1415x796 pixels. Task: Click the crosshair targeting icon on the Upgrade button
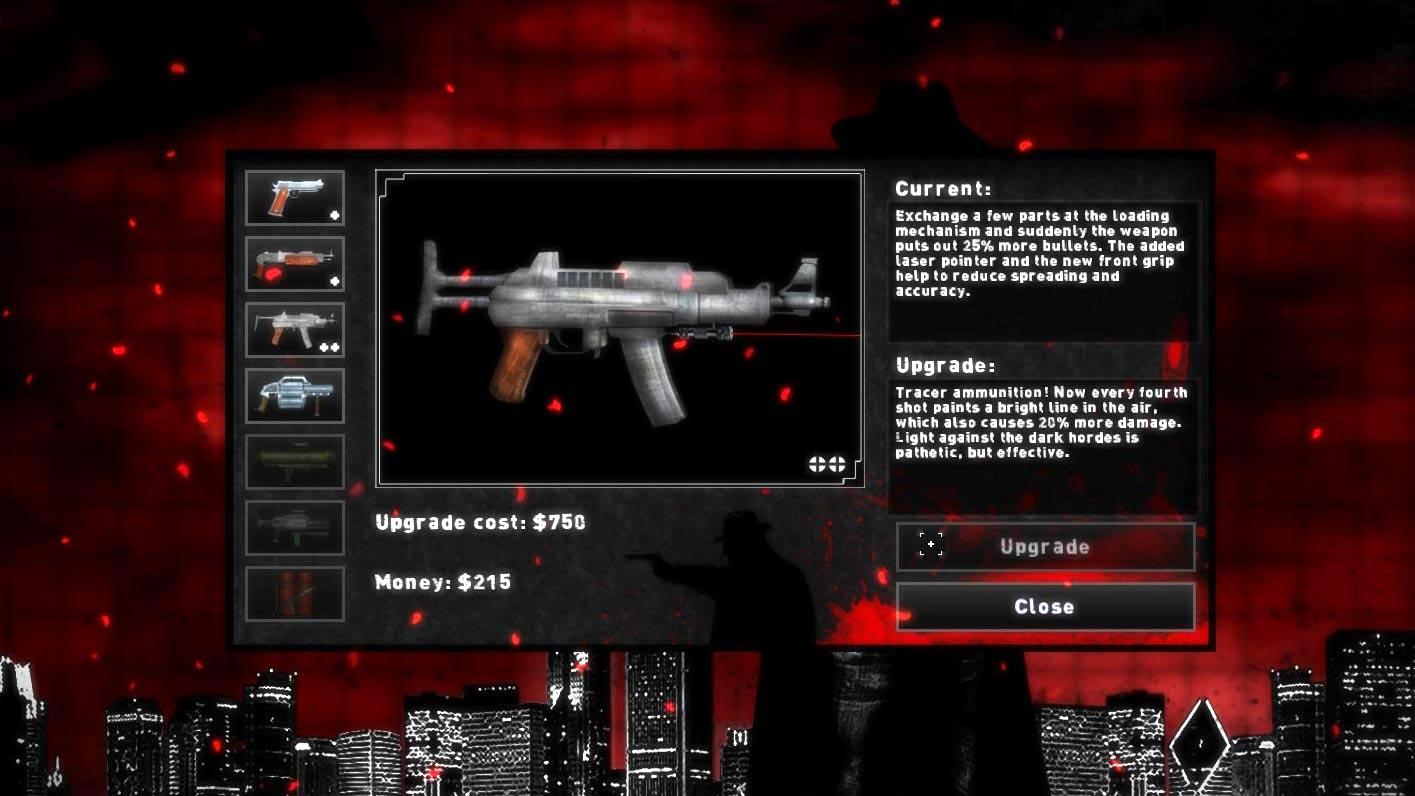point(930,545)
